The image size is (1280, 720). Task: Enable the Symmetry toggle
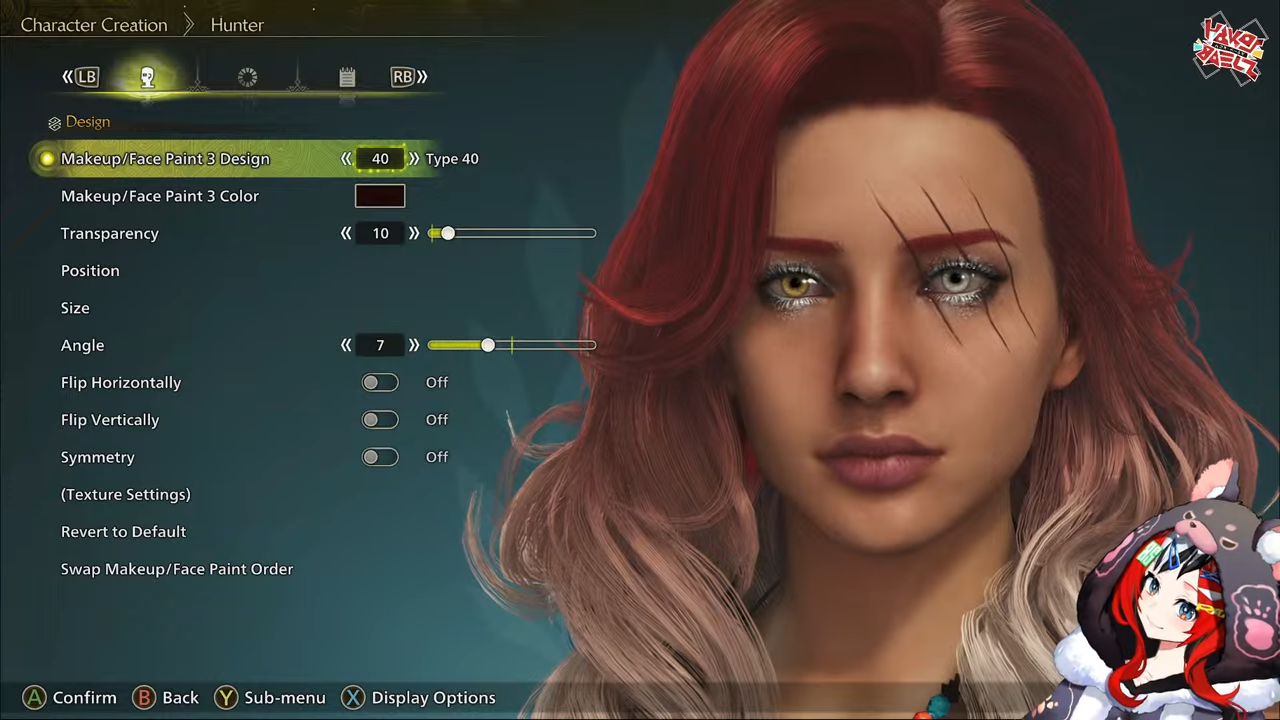(x=380, y=457)
